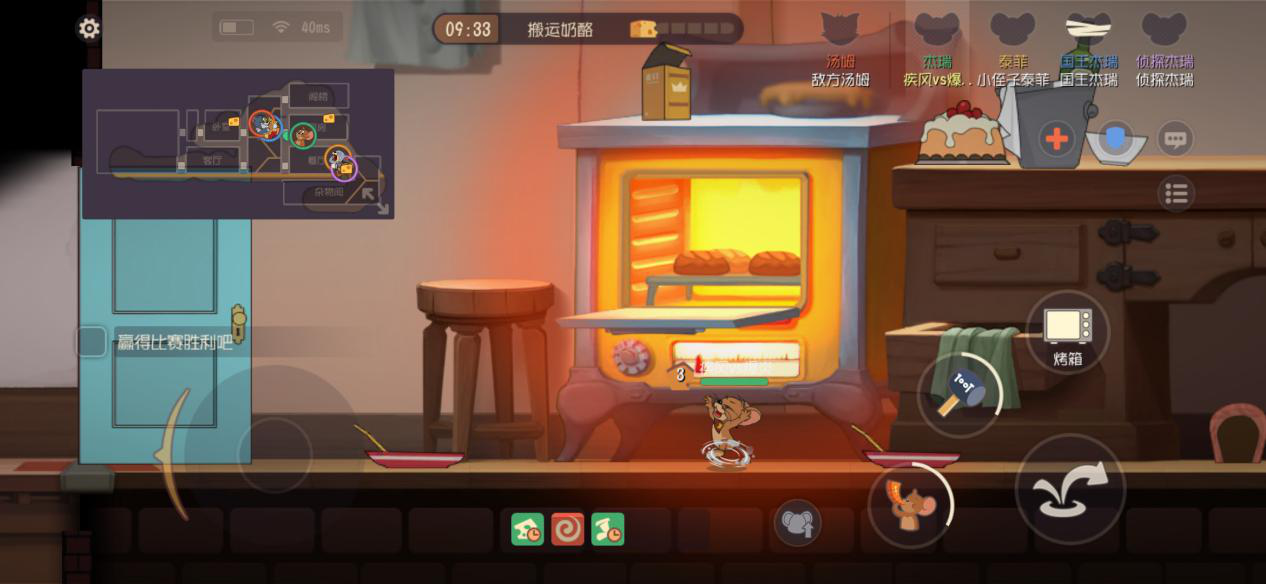Open the list menu button
This screenshot has height=584, width=1266.
(x=1176, y=194)
